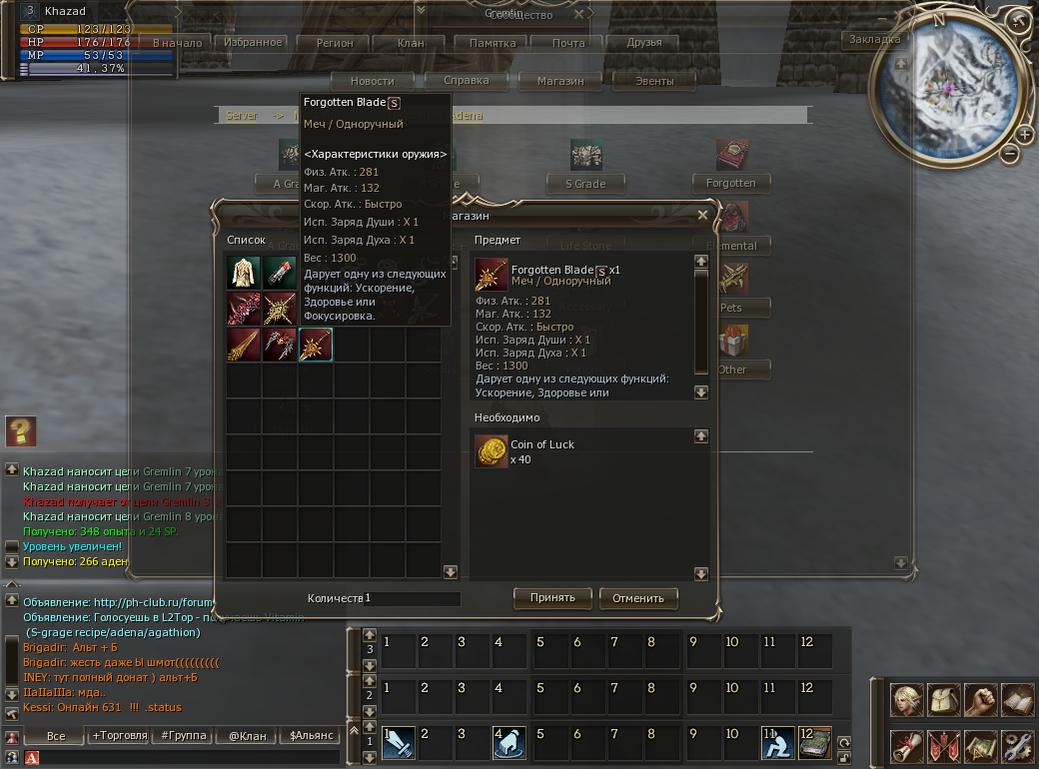Image resolution: width=1039 pixels, height=769 pixels.
Task: Switch to the Клан tab
Action: pos(410,43)
